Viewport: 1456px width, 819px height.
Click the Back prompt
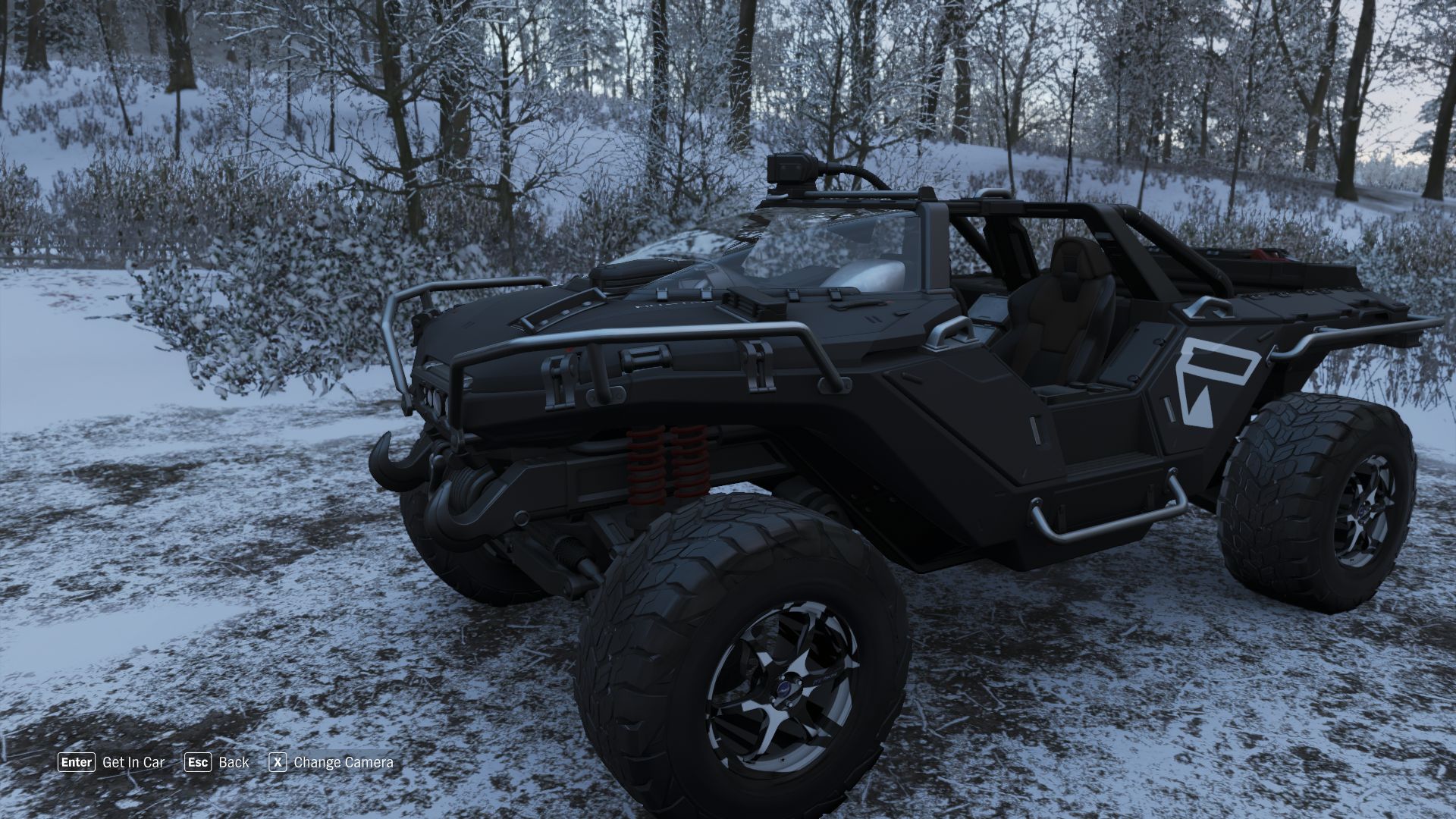click(234, 762)
